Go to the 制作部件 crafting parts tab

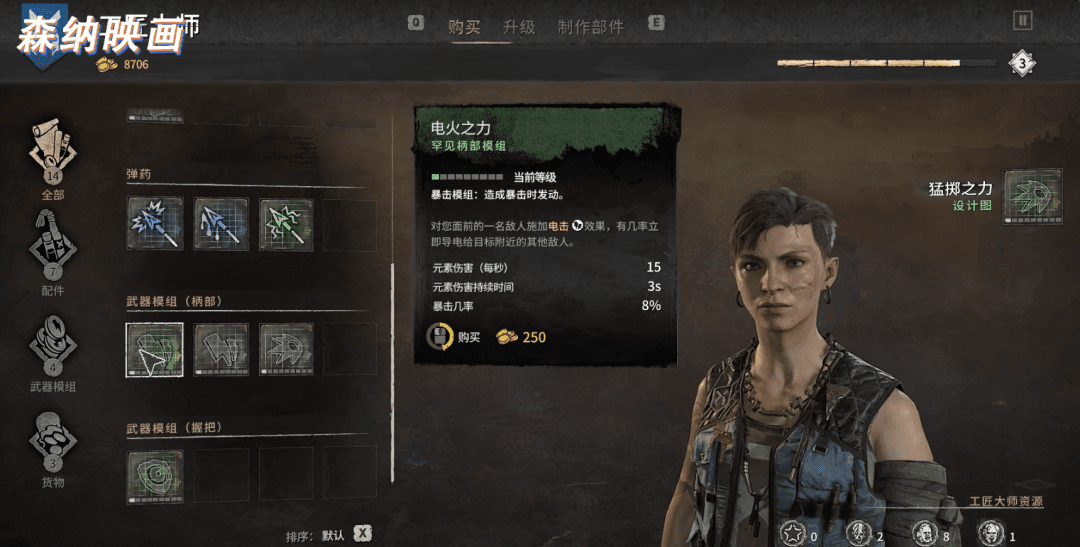(590, 27)
